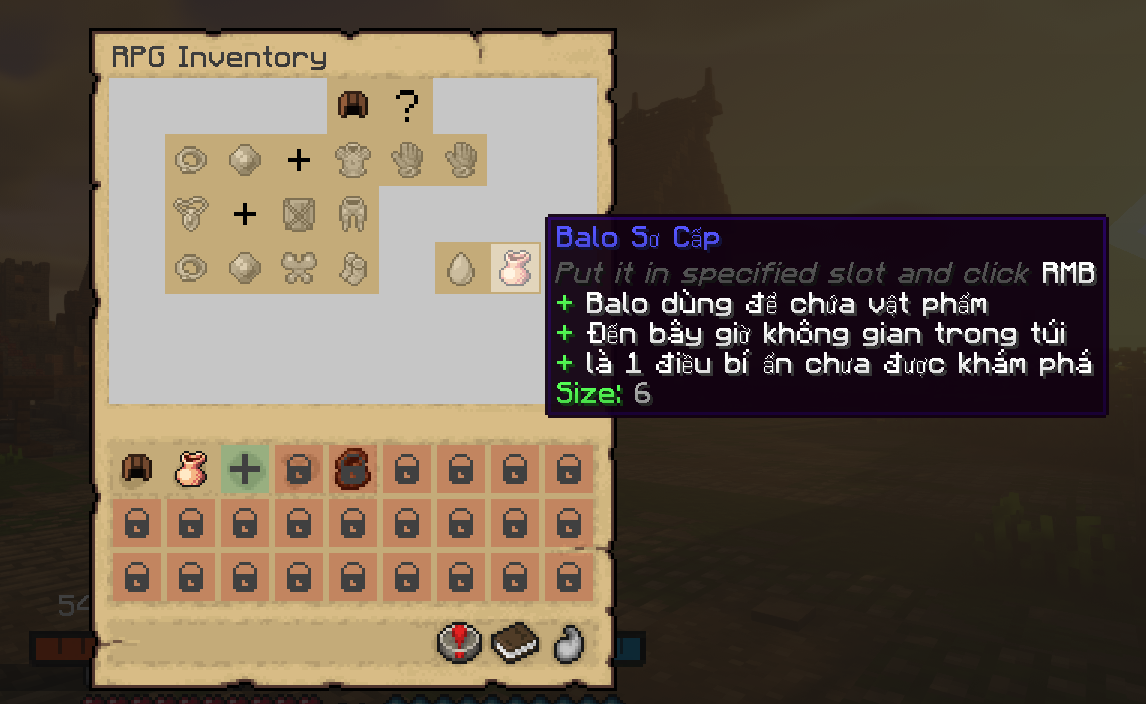
Task: Choose the empty leggings equipment slot
Action: pos(353,213)
